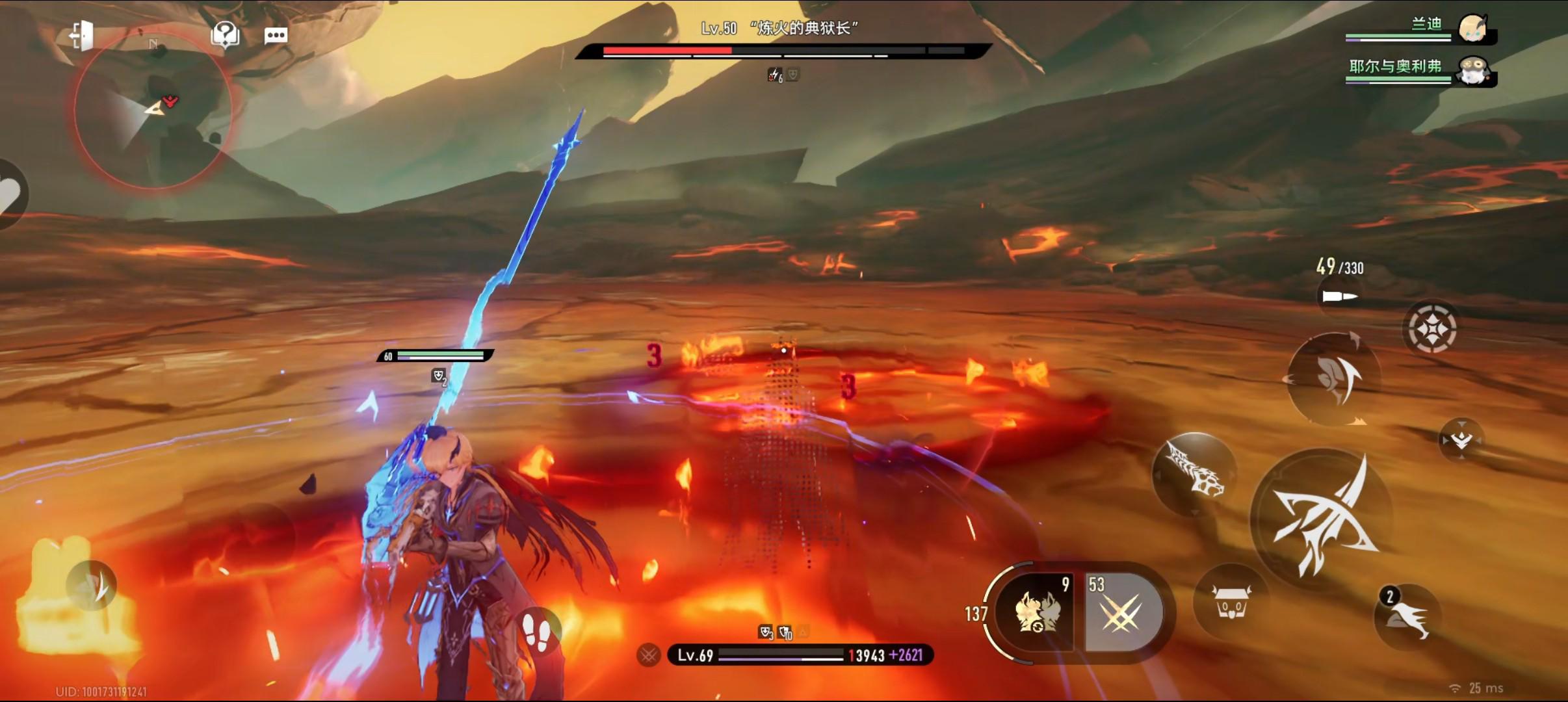Tap the bullet reload icon
Image resolution: width=1568 pixels, height=702 pixels.
[1339, 296]
